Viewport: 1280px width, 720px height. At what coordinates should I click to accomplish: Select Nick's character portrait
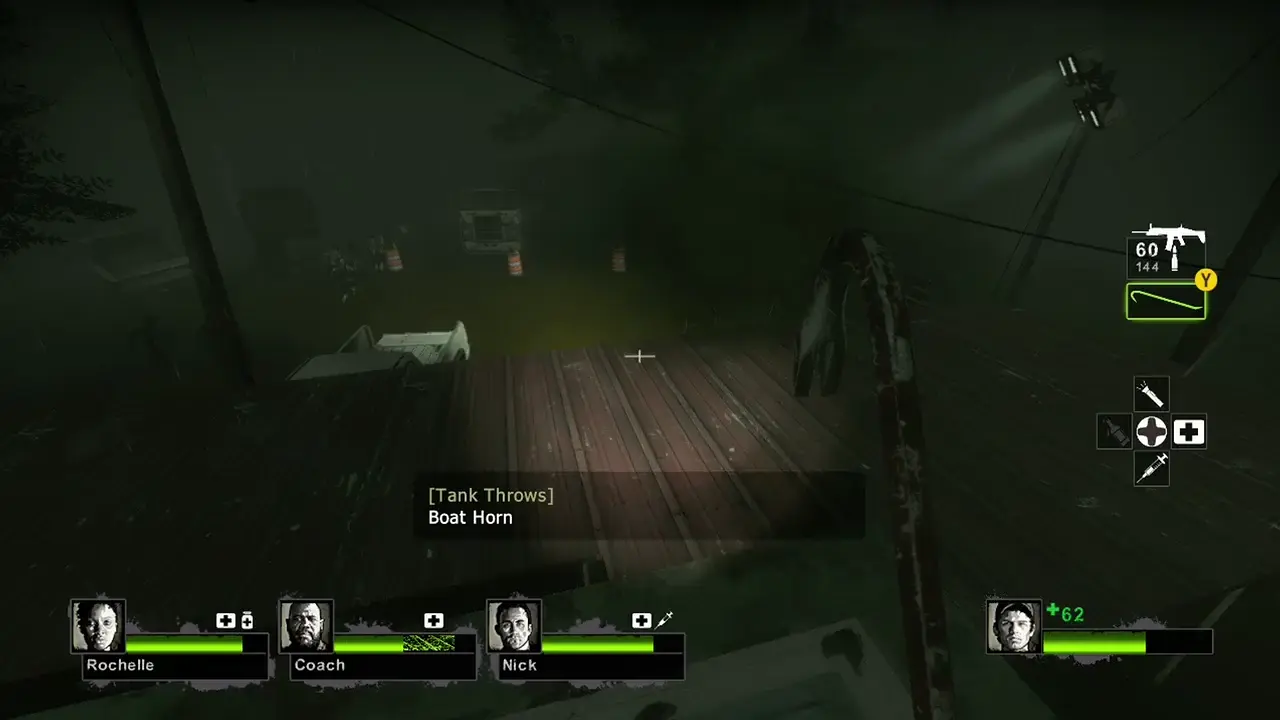(x=514, y=625)
